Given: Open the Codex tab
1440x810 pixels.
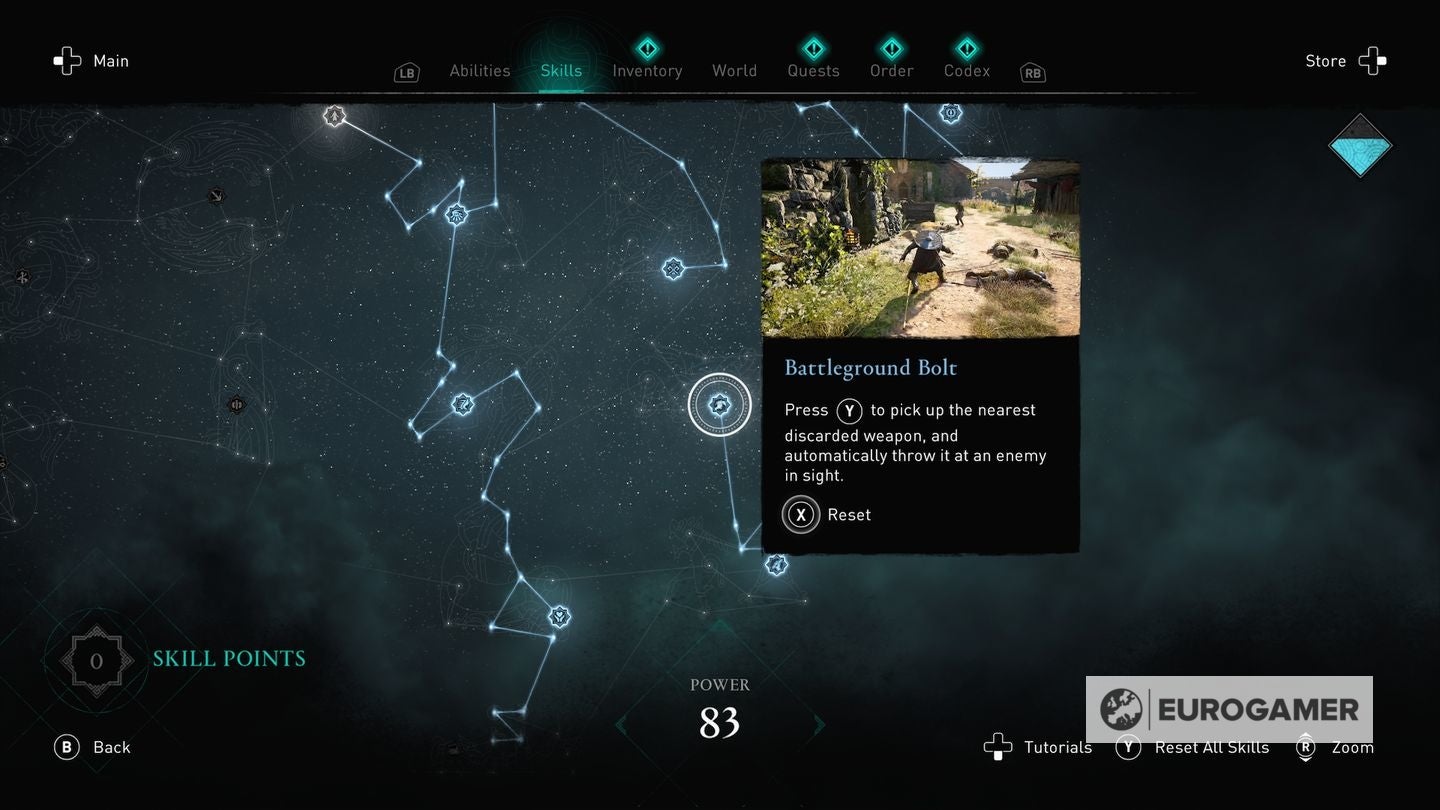Looking at the screenshot, I should click(x=967, y=71).
